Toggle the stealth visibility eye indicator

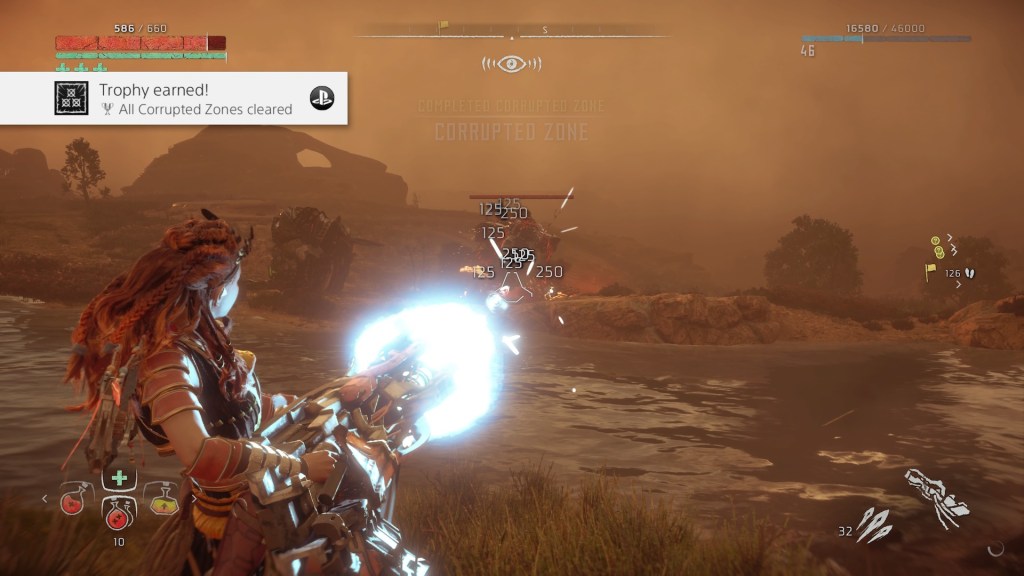511,64
